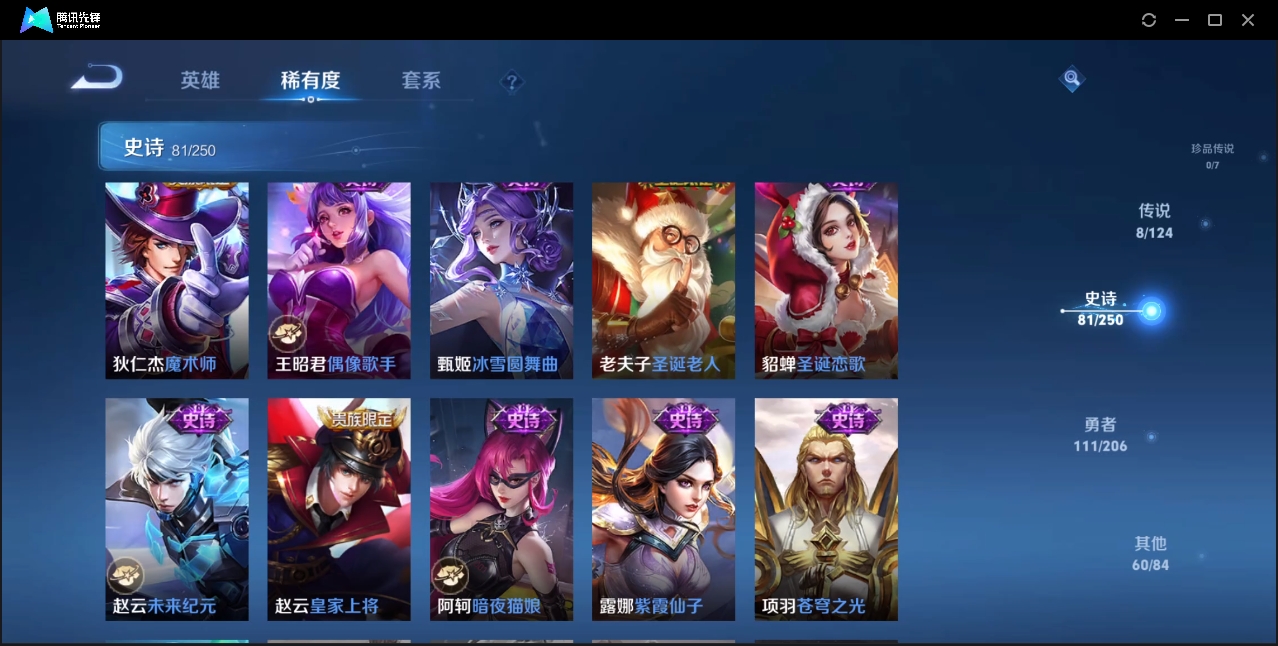Select the 貂蝉 圣诞恋歌 skin card

tap(826, 280)
